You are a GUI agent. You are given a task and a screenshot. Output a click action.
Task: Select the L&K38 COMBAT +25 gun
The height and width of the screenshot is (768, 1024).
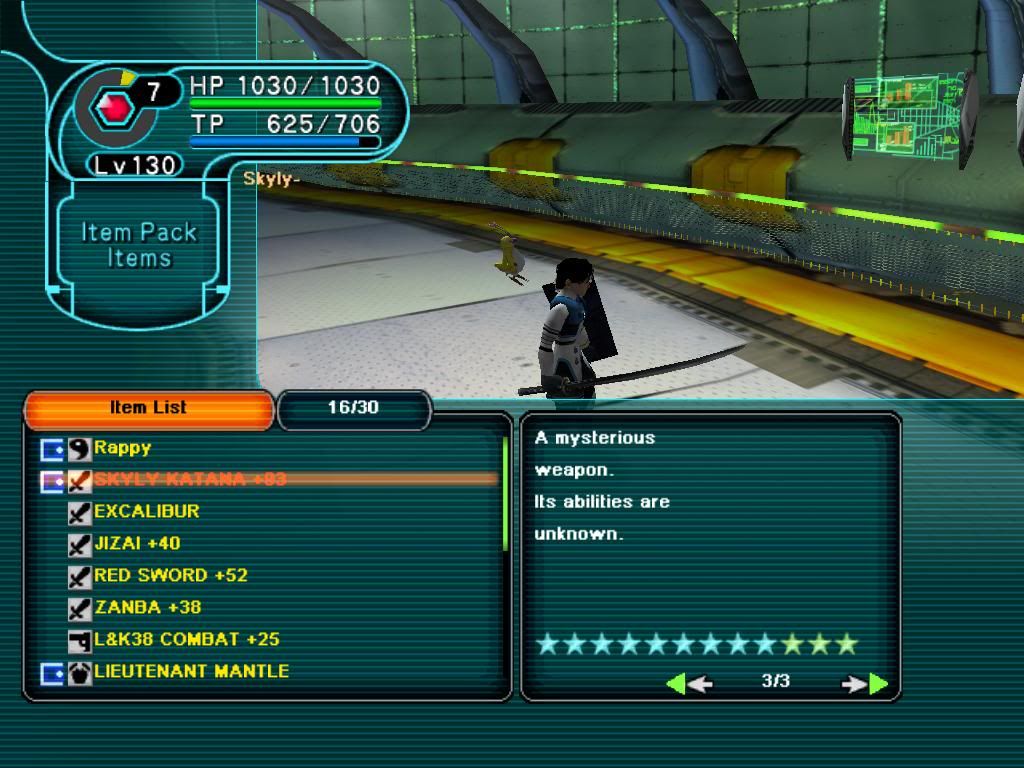(x=186, y=639)
